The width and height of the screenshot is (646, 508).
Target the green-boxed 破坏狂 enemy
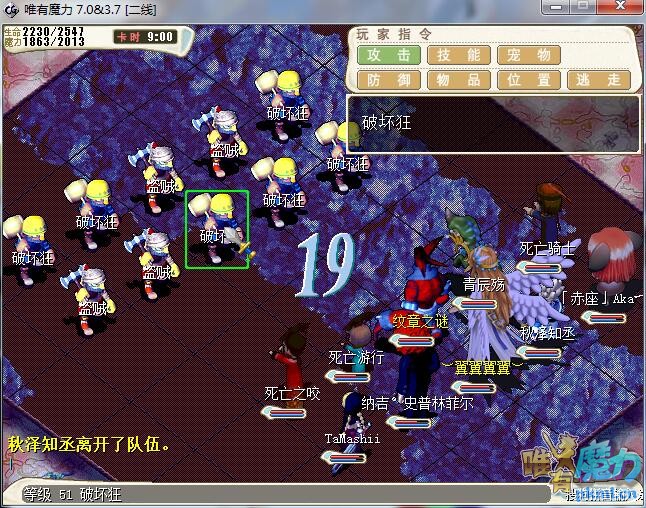tap(217, 229)
